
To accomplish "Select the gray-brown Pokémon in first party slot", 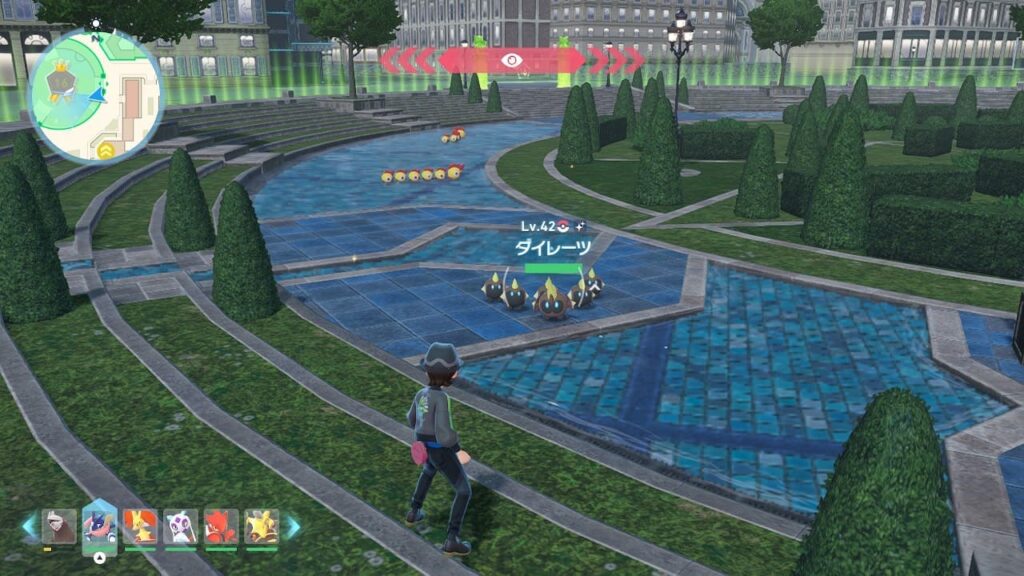I will tap(59, 526).
